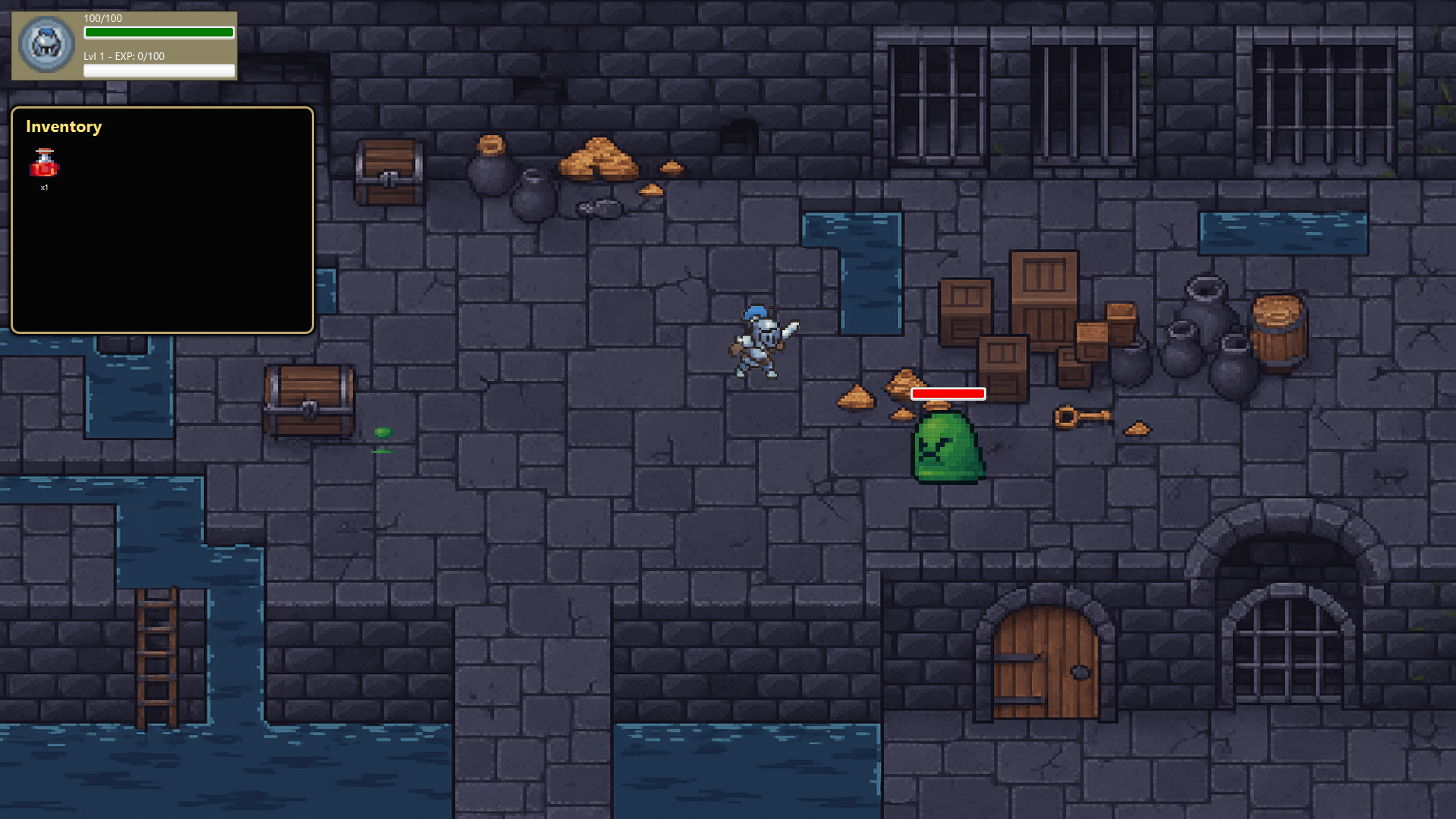Select the red health potion in inventory
Image resolution: width=1456 pixels, height=819 pixels.
[44, 164]
